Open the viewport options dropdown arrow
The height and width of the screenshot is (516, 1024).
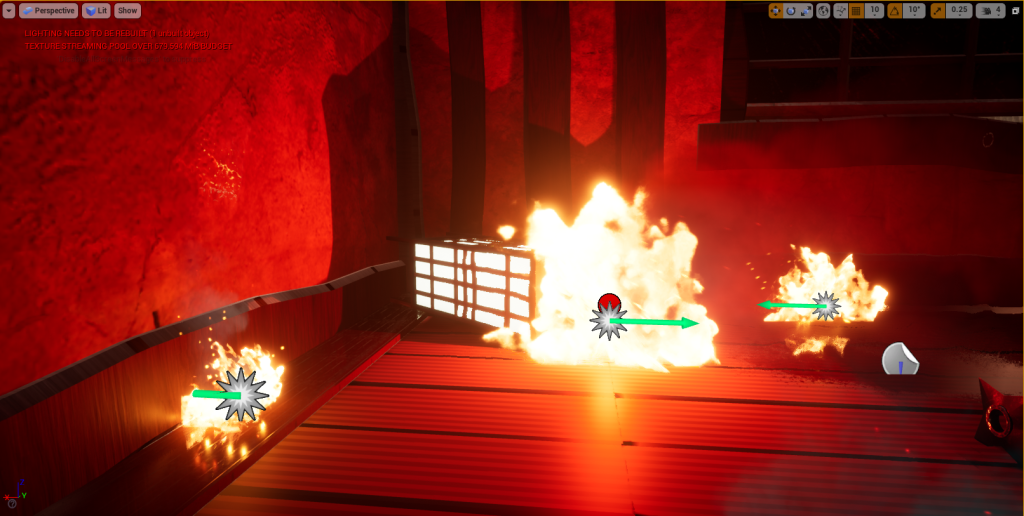pyautogui.click(x=9, y=10)
